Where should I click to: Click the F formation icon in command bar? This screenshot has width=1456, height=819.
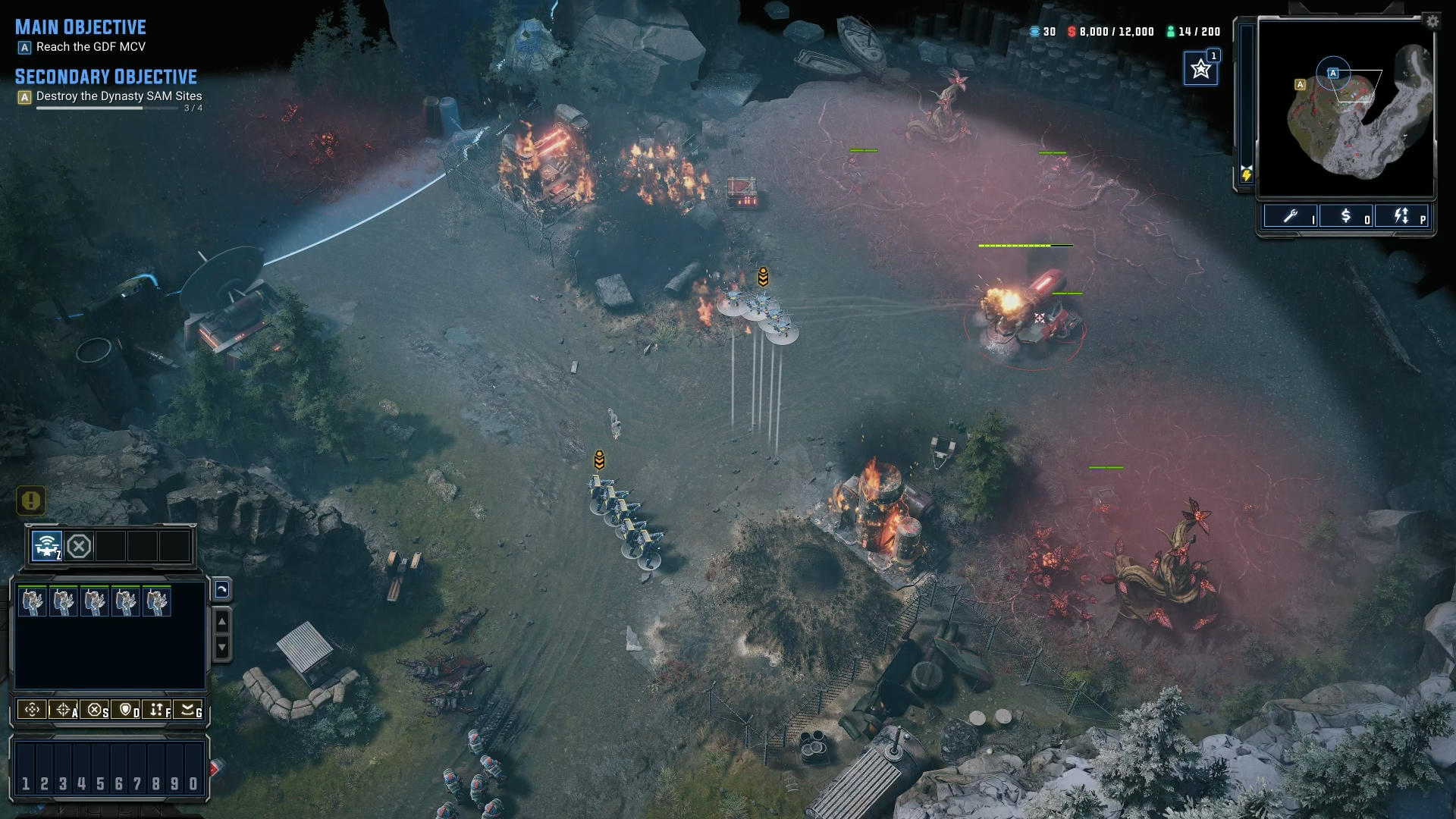(157, 711)
